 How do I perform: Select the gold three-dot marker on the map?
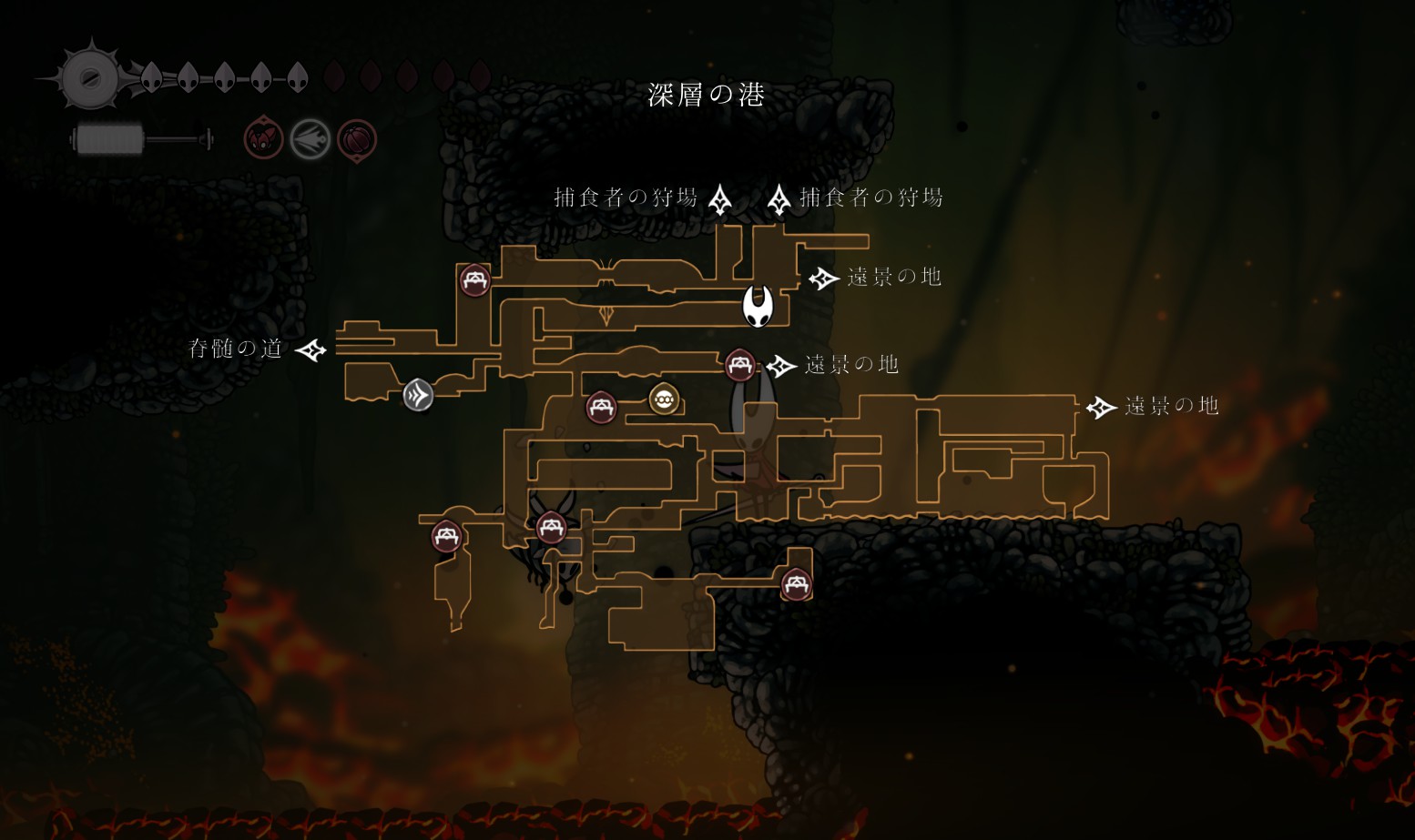[664, 399]
